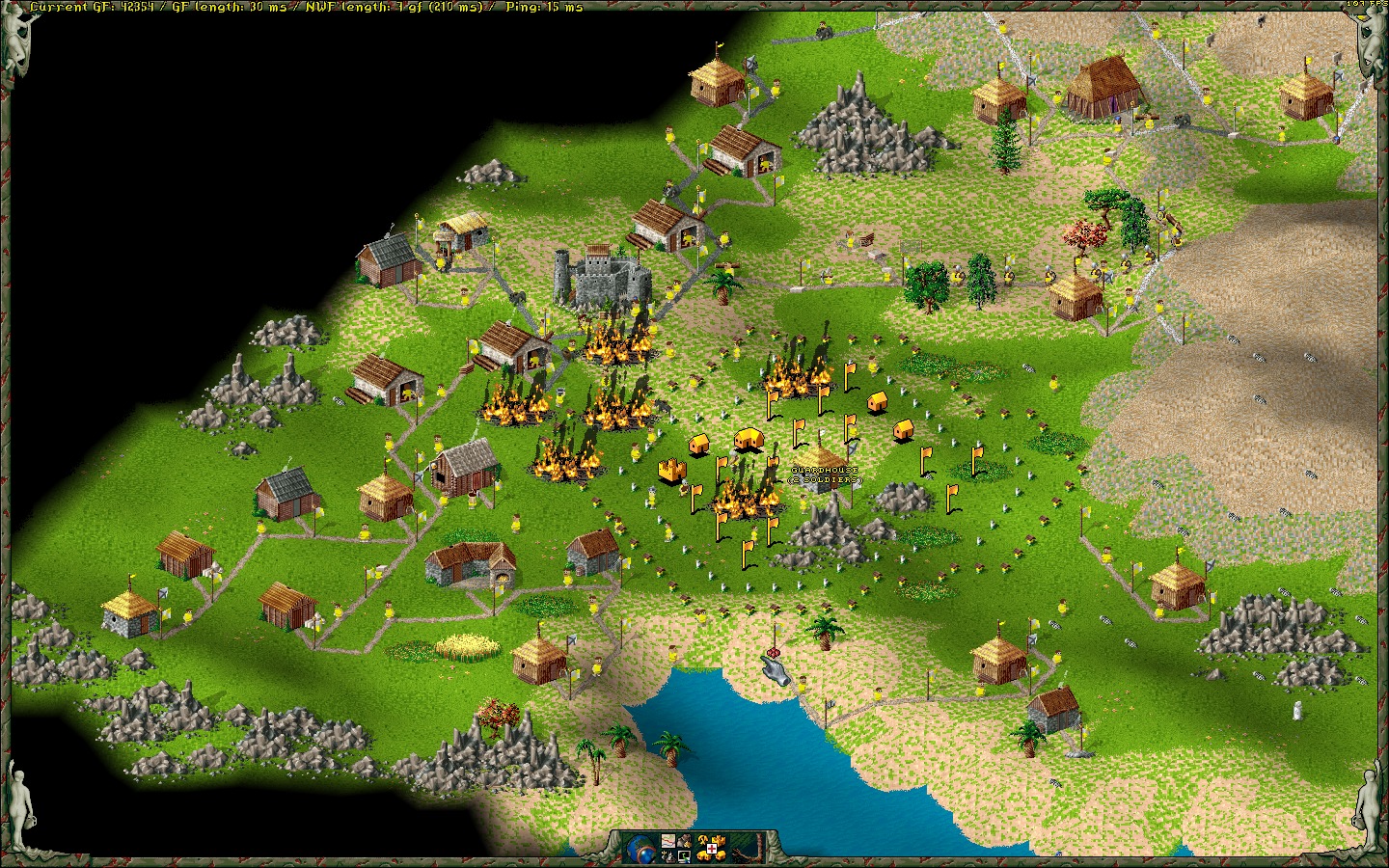The image size is (1389, 868).
Task: Toggle the construction aid building icons
Action: (712, 849)
